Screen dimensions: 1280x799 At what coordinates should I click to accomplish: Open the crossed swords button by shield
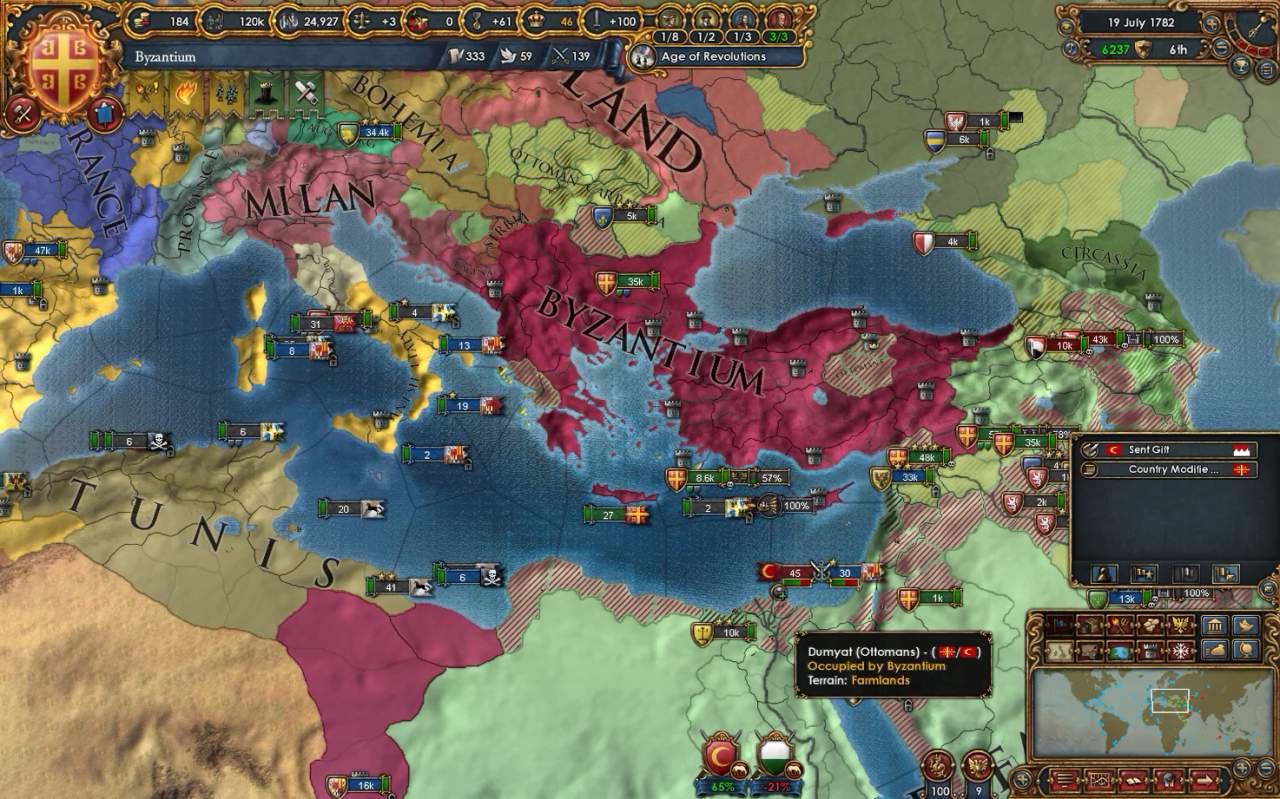click(x=21, y=112)
